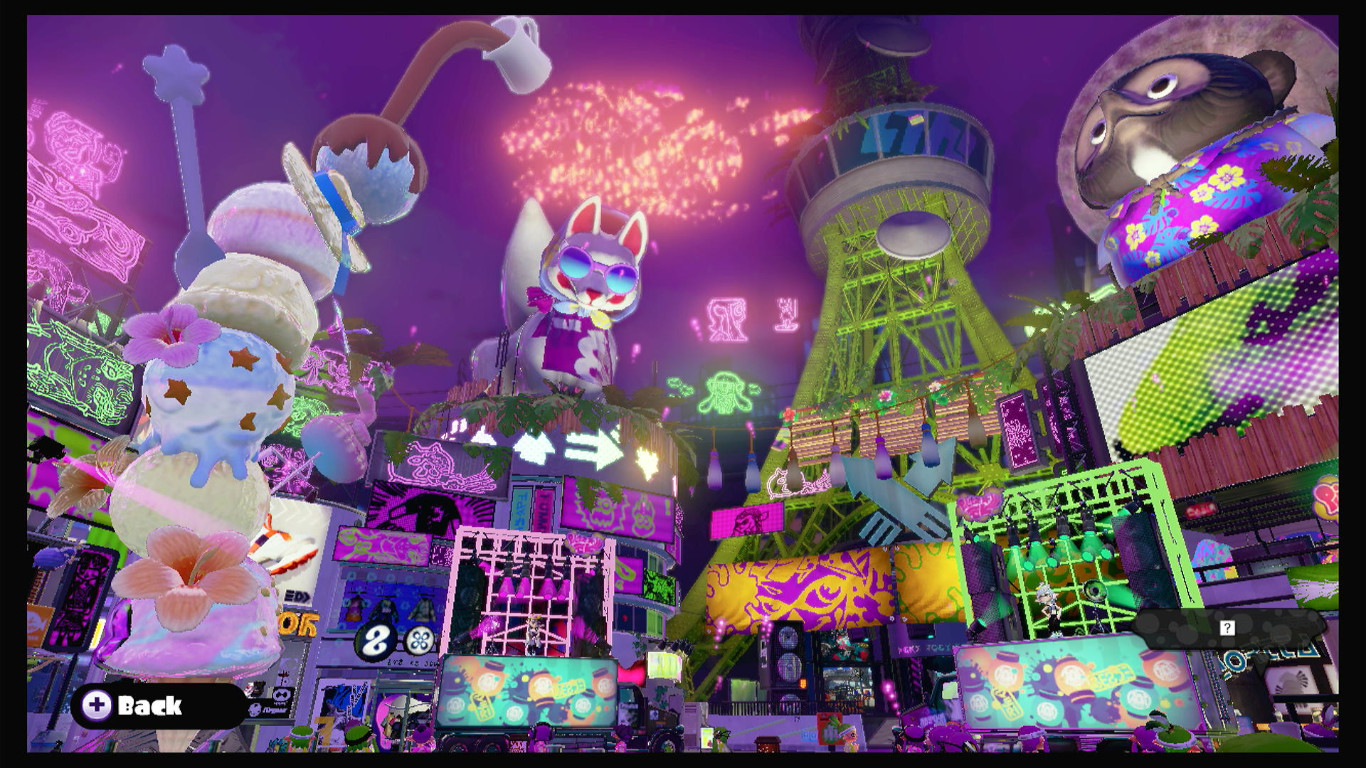This screenshot has width=1366, height=768.
Task: Click the plus icon on the Back button
Action: point(97,706)
